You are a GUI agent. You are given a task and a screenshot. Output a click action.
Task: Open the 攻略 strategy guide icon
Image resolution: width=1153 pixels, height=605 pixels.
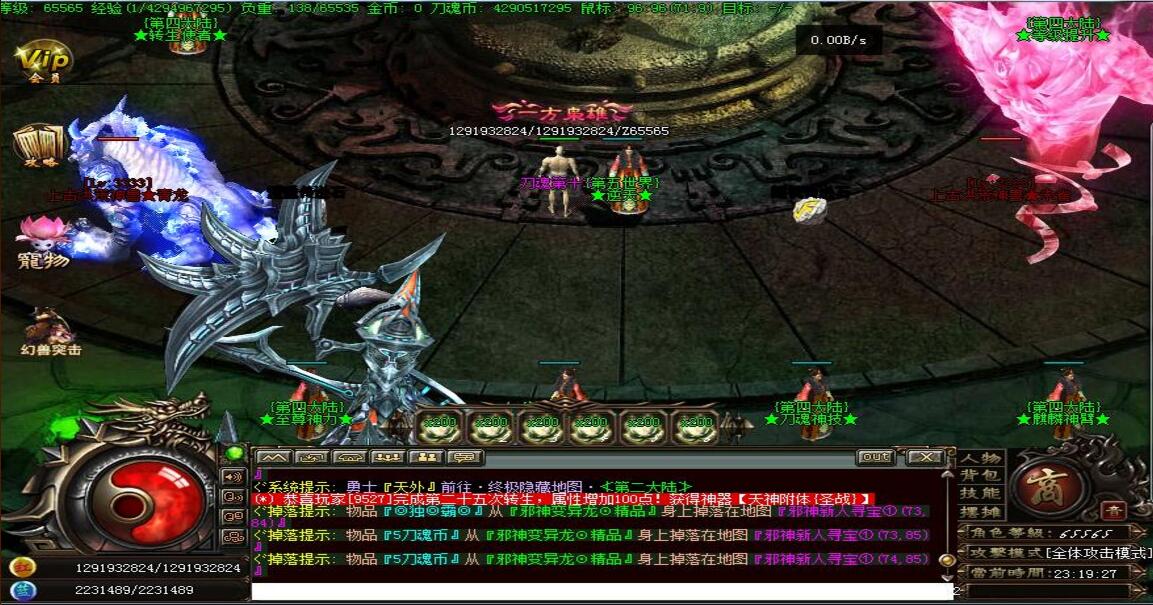[39, 145]
